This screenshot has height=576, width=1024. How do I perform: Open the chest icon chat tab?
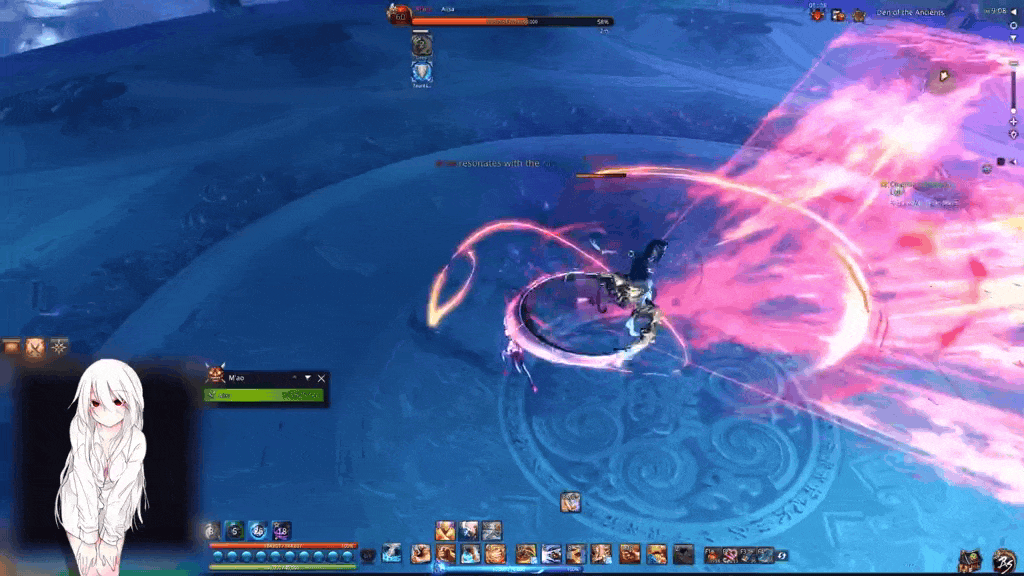click(x=12, y=346)
